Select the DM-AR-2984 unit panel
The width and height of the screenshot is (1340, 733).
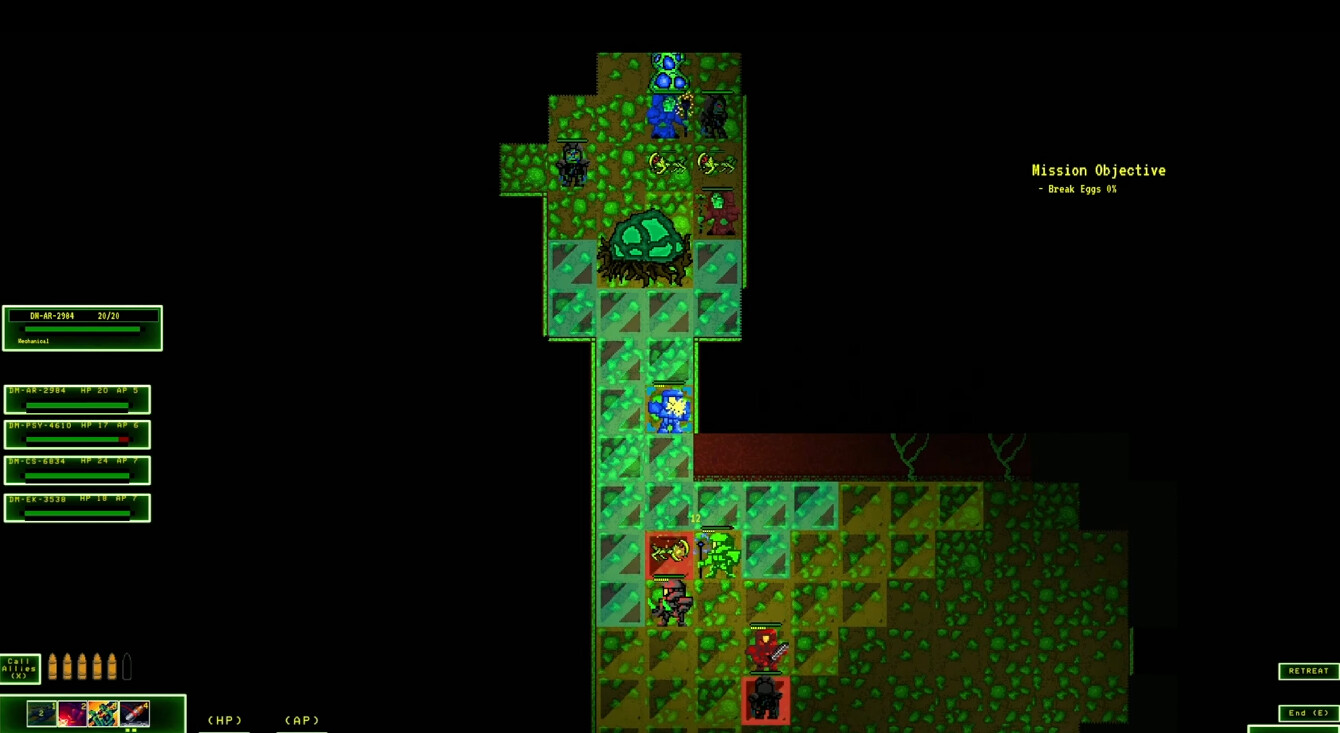pyautogui.click(x=76, y=399)
